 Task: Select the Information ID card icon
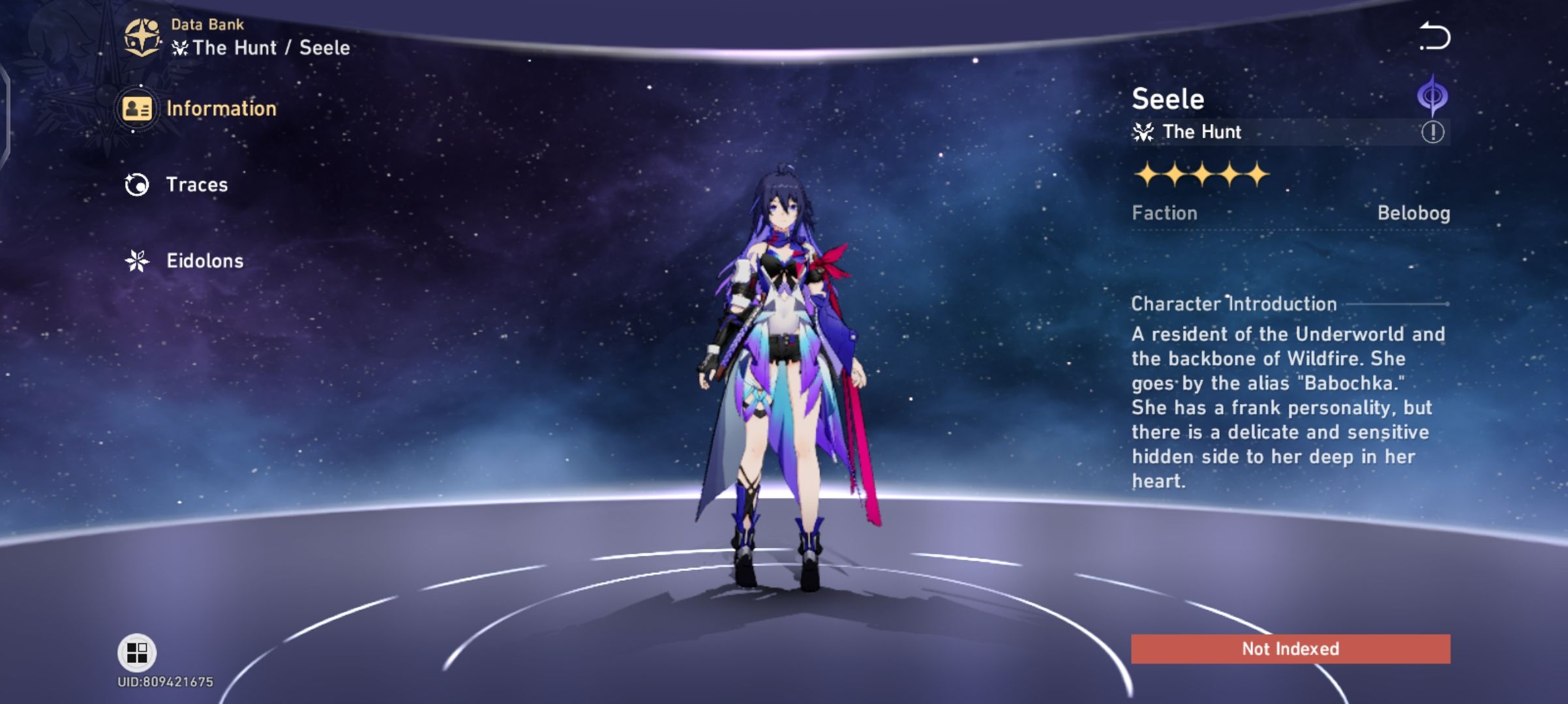[x=138, y=108]
